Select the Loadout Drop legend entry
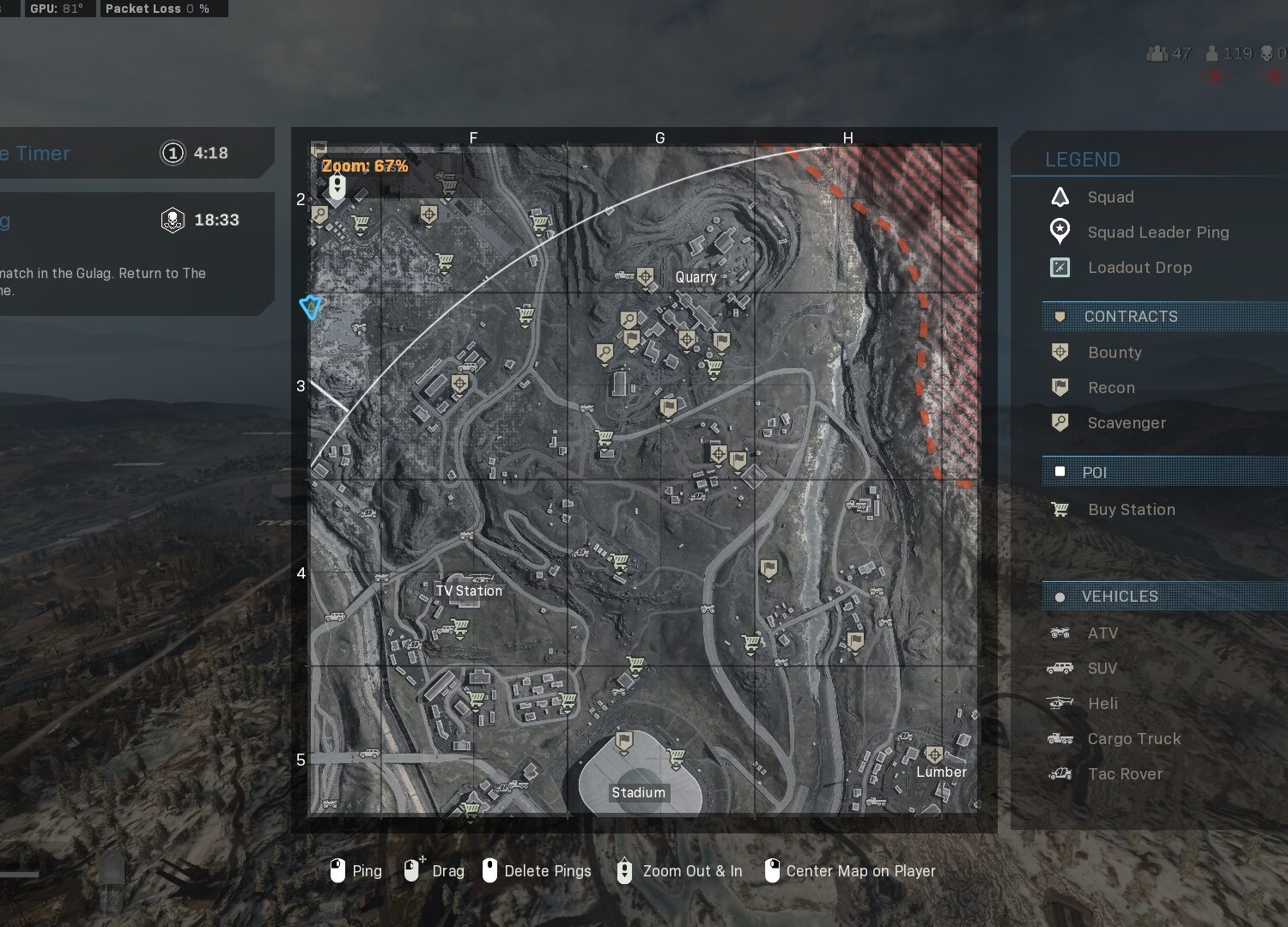This screenshot has height=927, width=1288. 1139,268
